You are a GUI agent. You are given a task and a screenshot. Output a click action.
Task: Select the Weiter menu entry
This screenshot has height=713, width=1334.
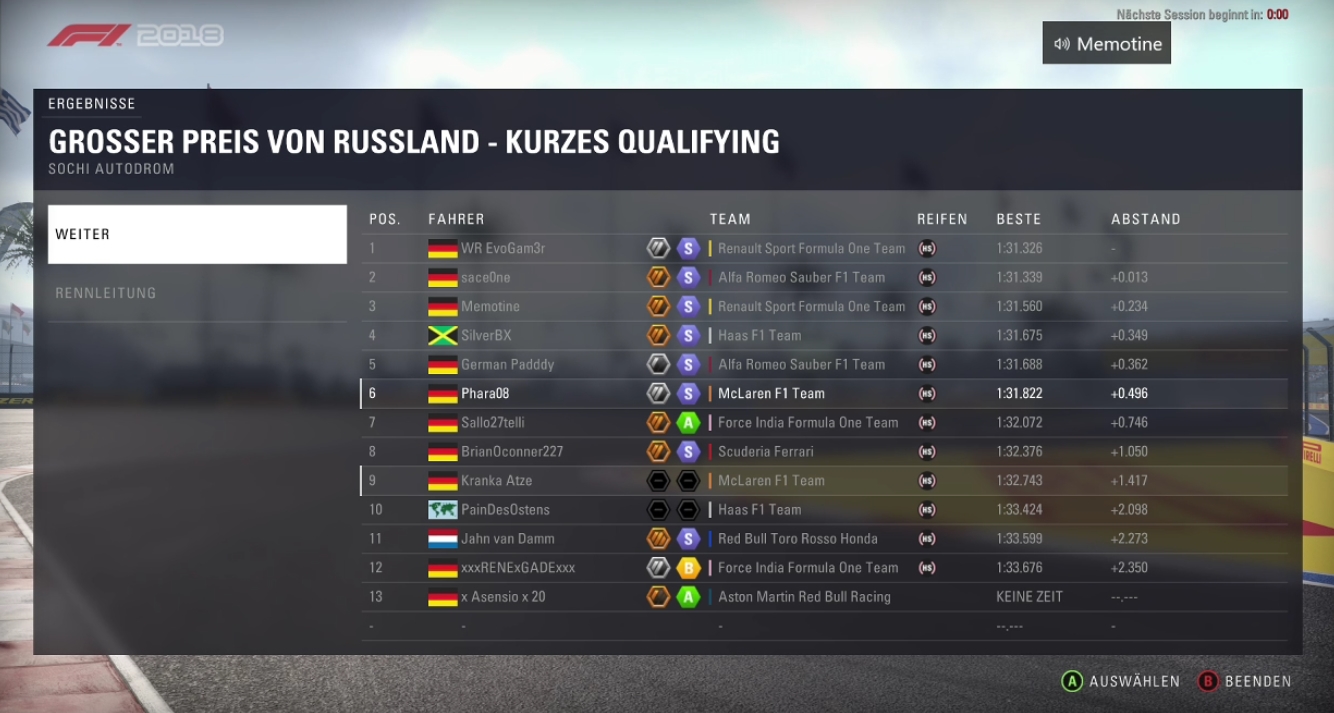(197, 234)
